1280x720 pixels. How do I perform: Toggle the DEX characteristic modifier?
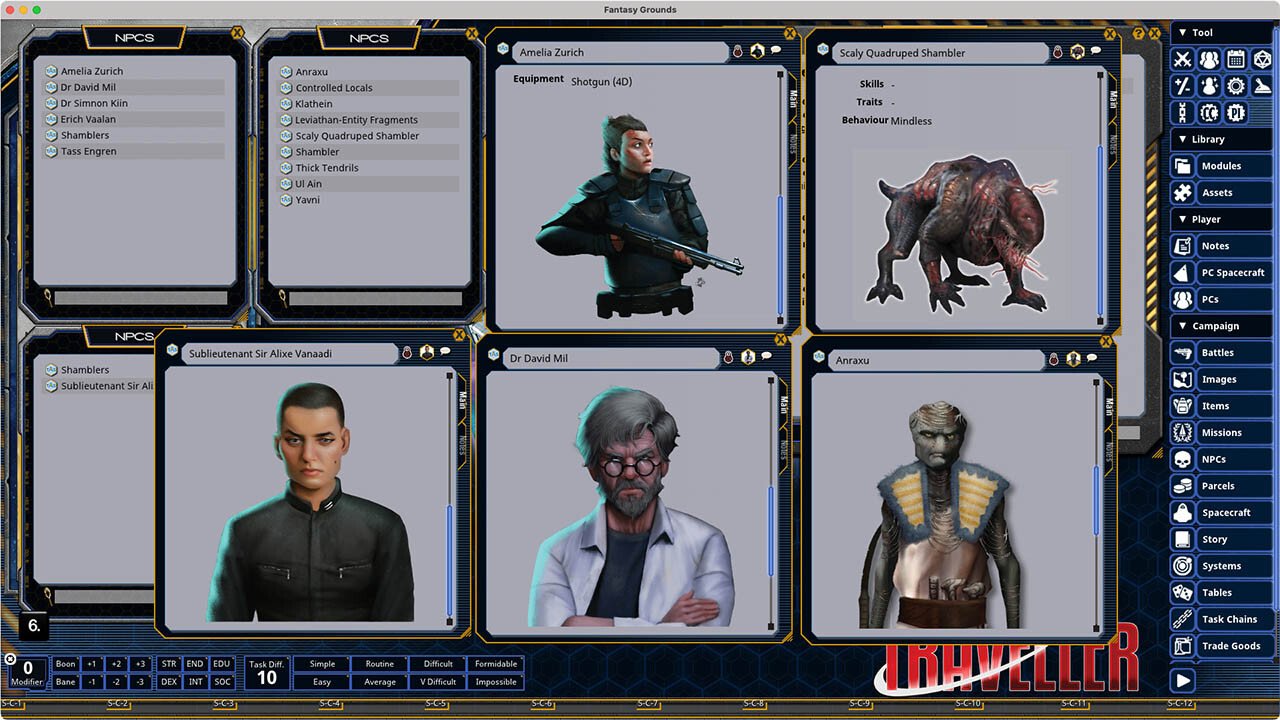pyautogui.click(x=168, y=681)
